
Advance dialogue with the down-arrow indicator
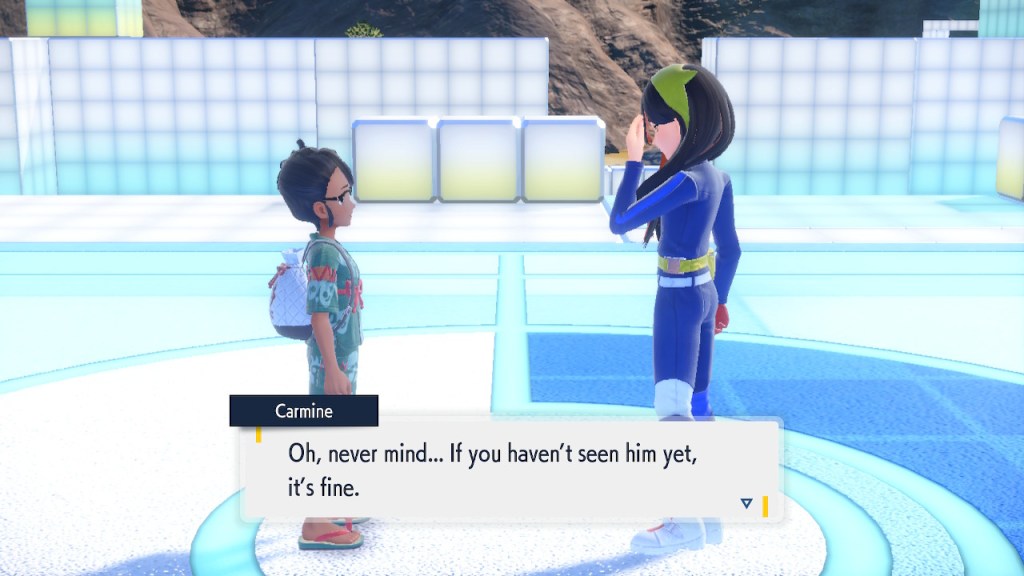[746, 503]
